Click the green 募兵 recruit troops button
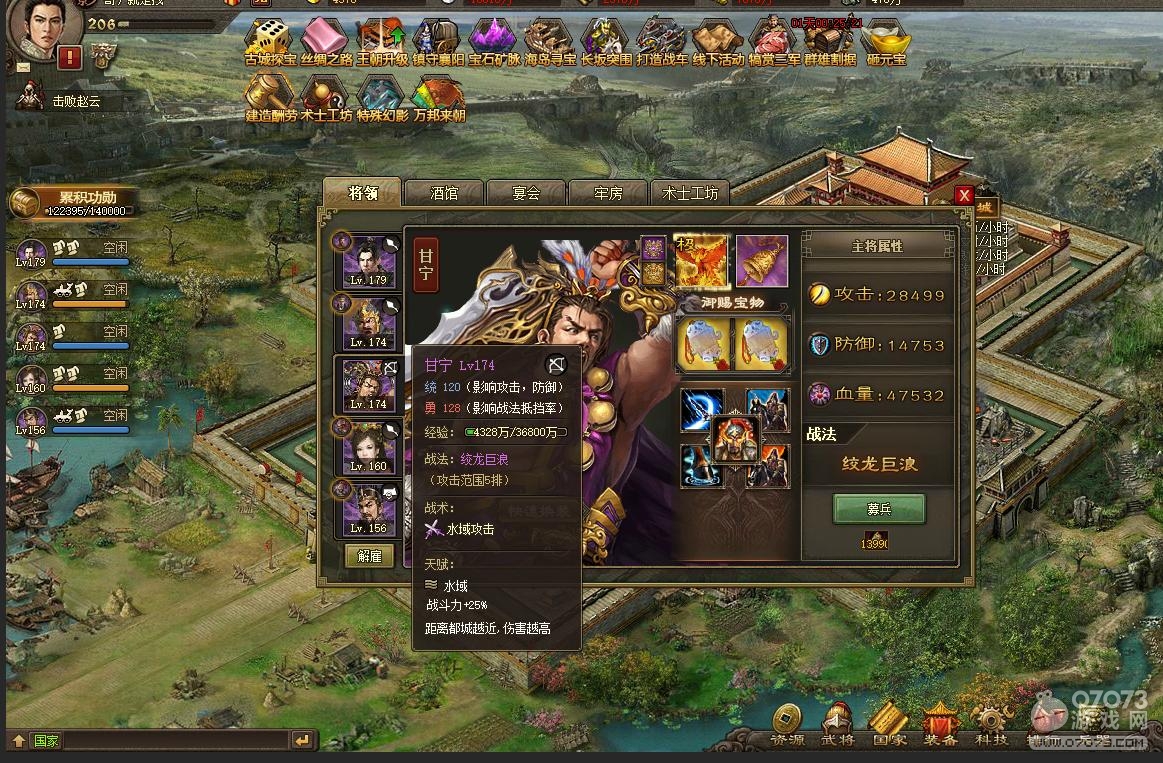The width and height of the screenshot is (1163, 763). click(879, 509)
